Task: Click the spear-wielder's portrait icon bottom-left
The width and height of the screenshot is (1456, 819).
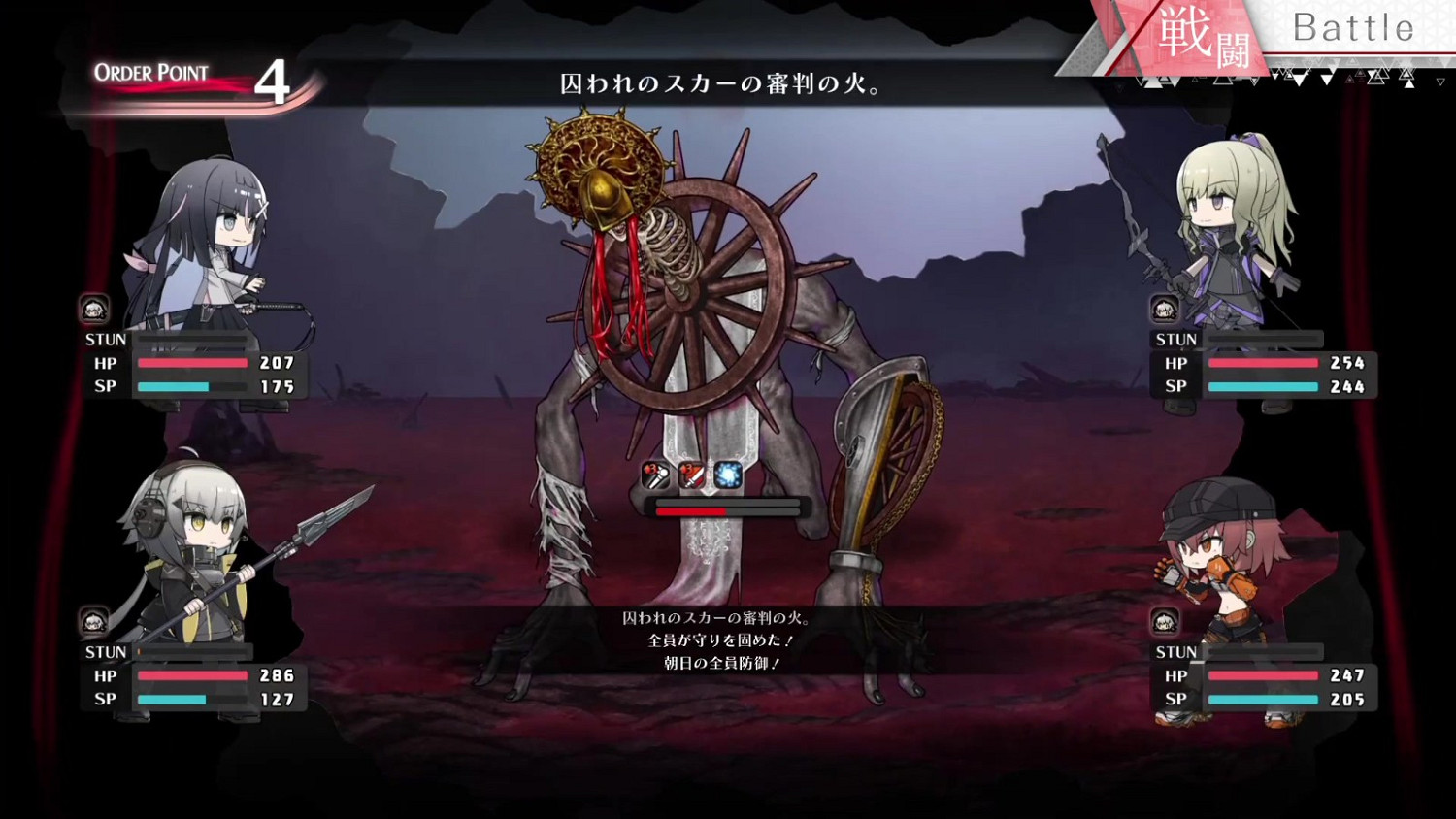Action: (92, 621)
